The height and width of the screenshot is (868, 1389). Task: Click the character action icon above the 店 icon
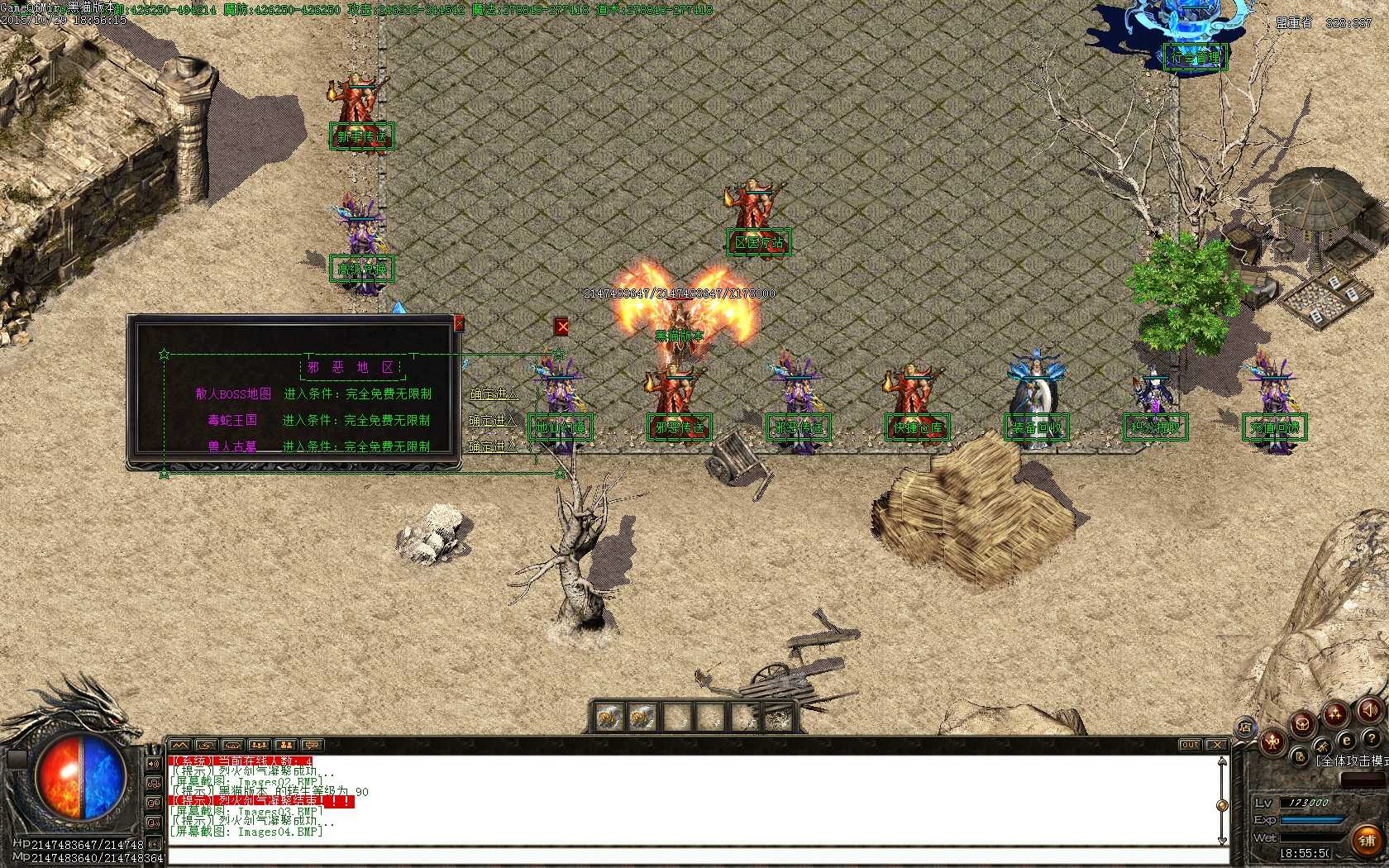click(1272, 742)
